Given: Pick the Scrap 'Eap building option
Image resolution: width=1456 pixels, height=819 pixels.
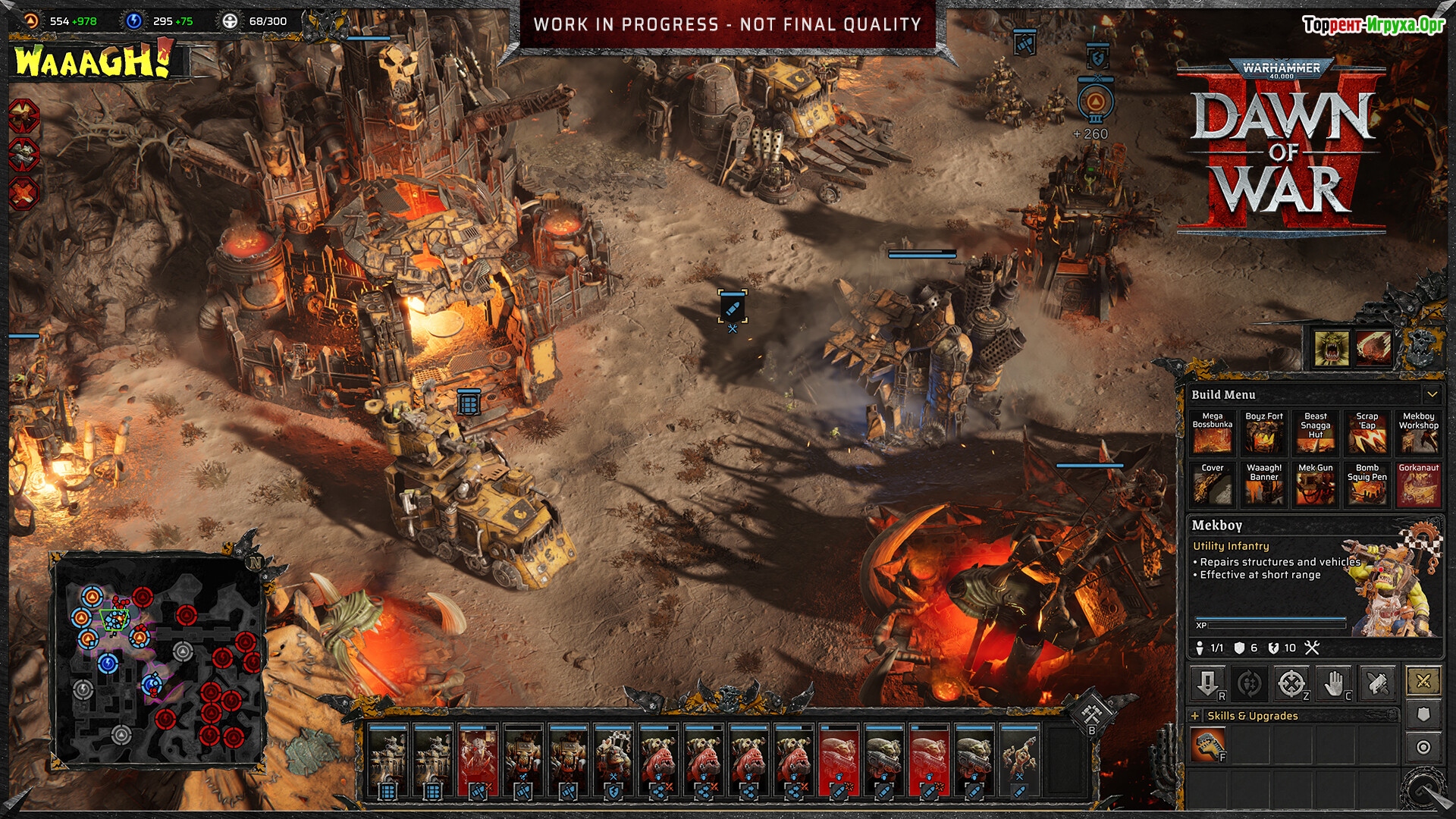Looking at the screenshot, I should [1367, 433].
